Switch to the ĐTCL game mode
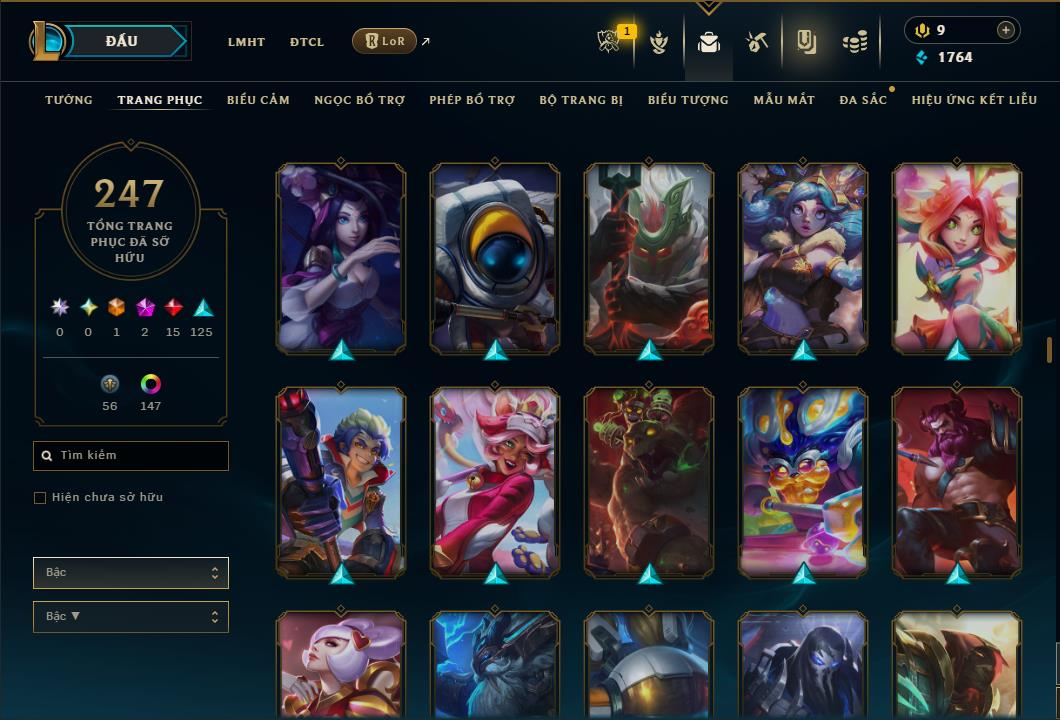The height and width of the screenshot is (720, 1060). [x=307, y=42]
